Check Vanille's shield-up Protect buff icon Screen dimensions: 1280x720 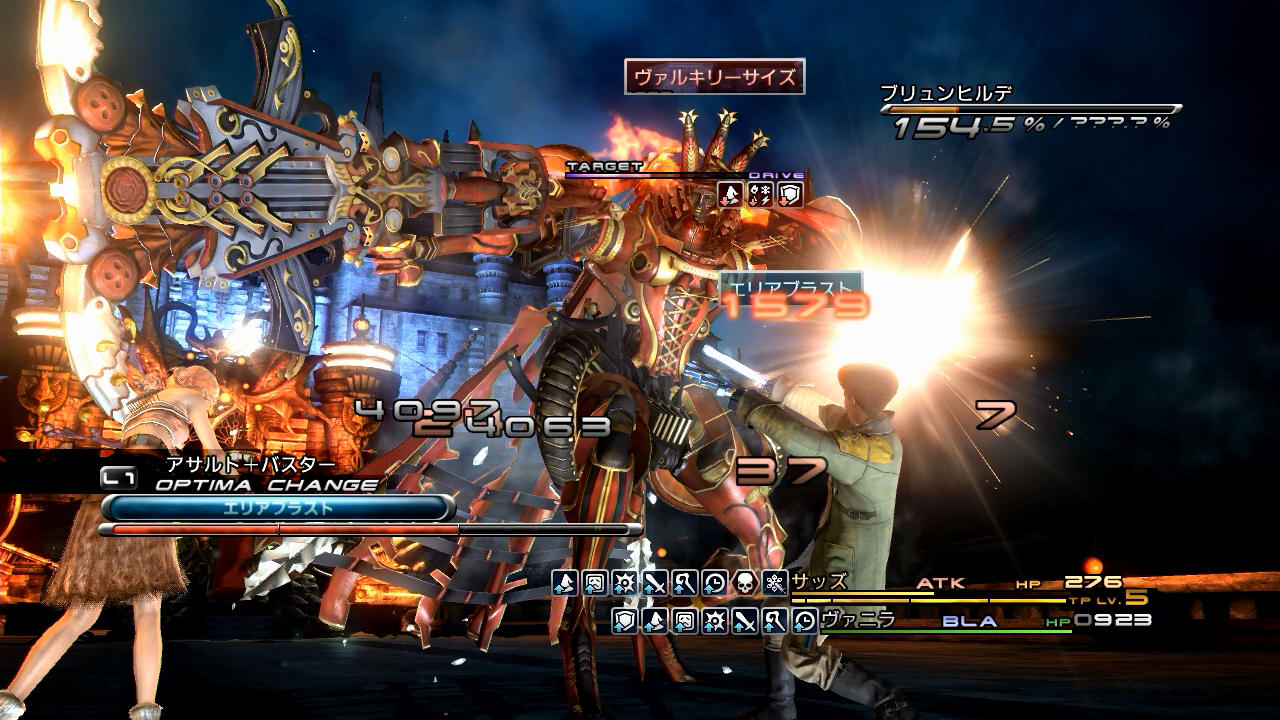tap(625, 621)
